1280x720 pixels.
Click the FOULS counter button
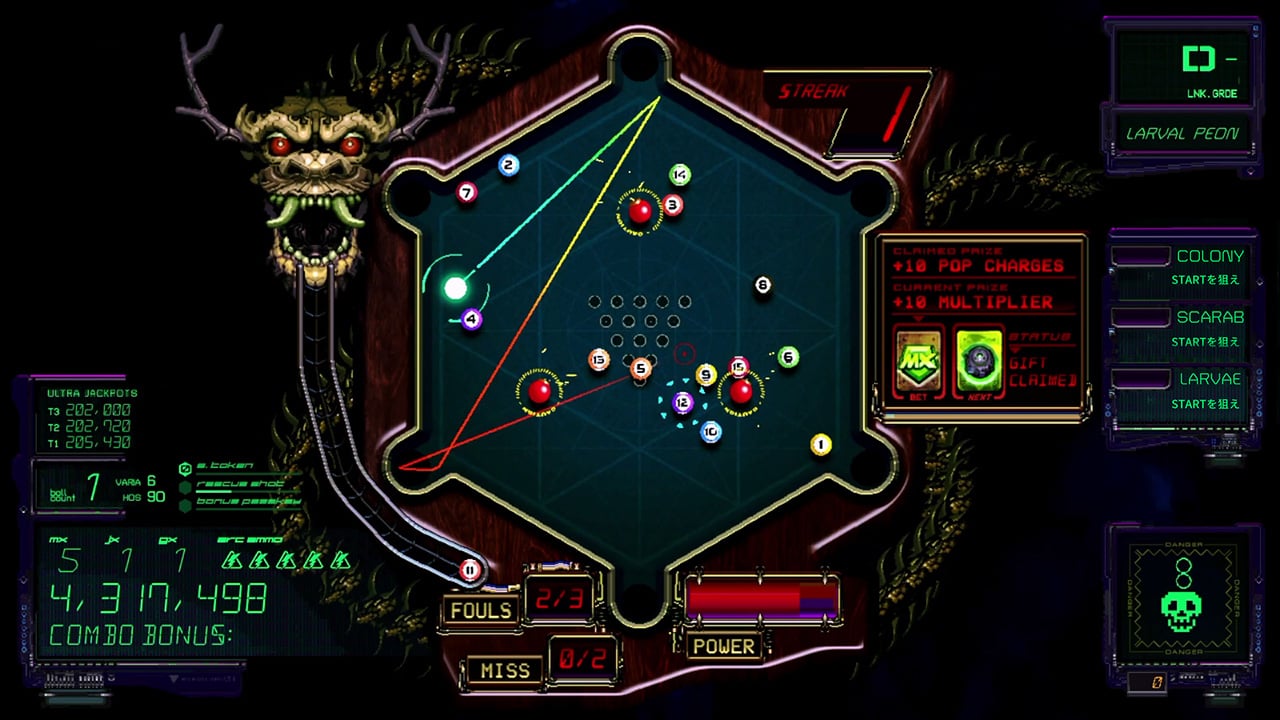(481, 608)
